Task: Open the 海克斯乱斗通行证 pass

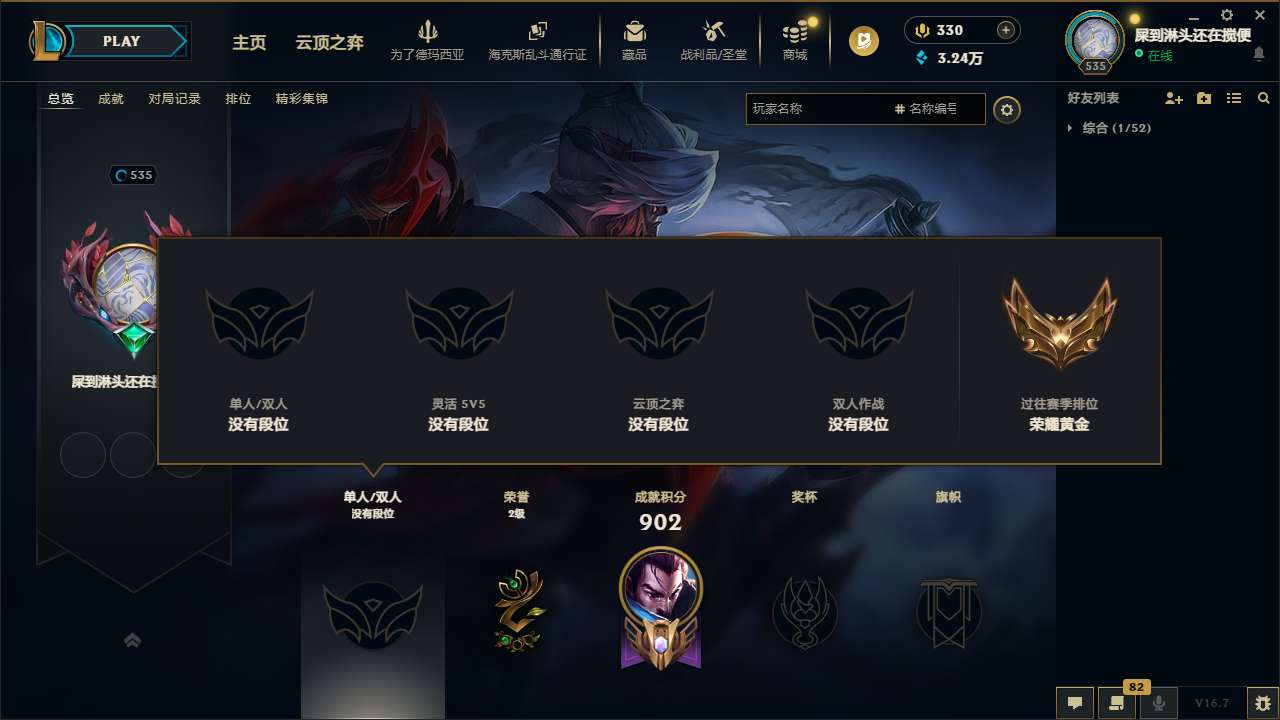Action: click(536, 40)
